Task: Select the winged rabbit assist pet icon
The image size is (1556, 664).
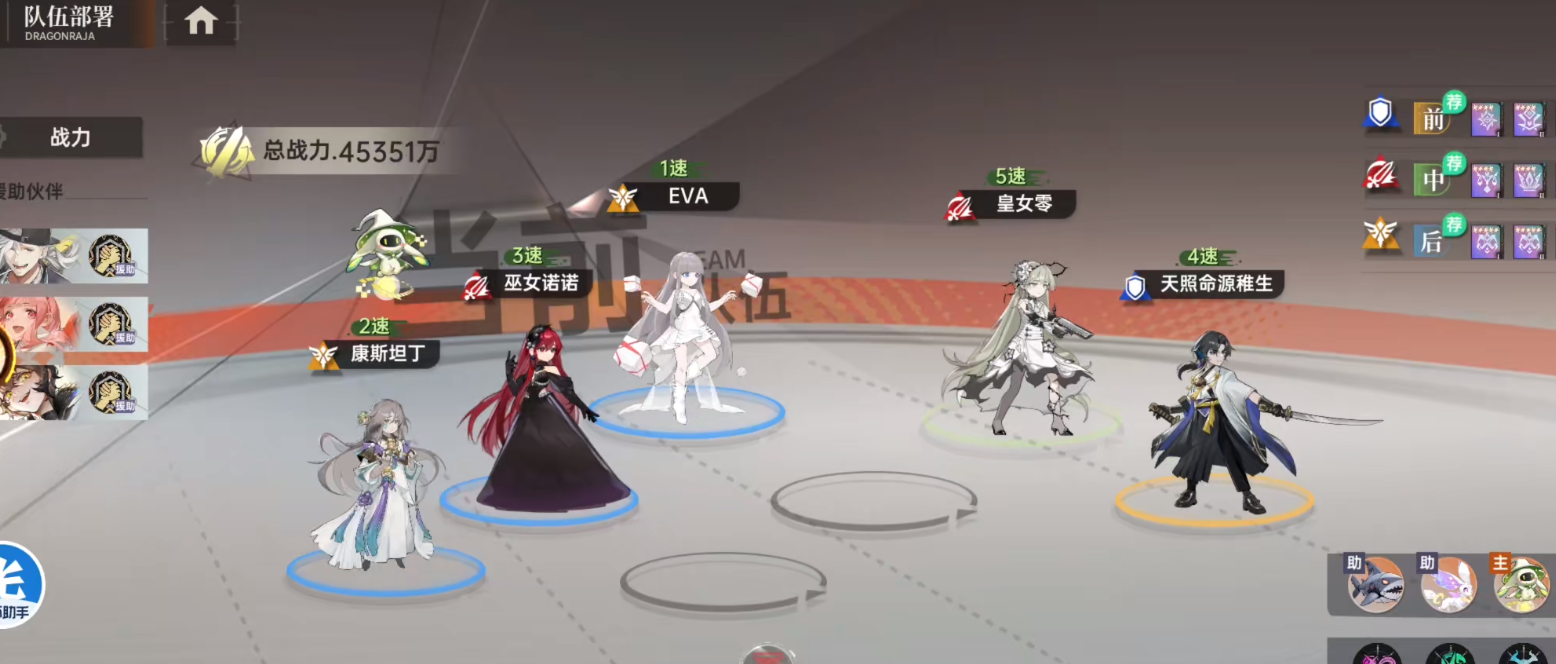Action: tap(1448, 584)
